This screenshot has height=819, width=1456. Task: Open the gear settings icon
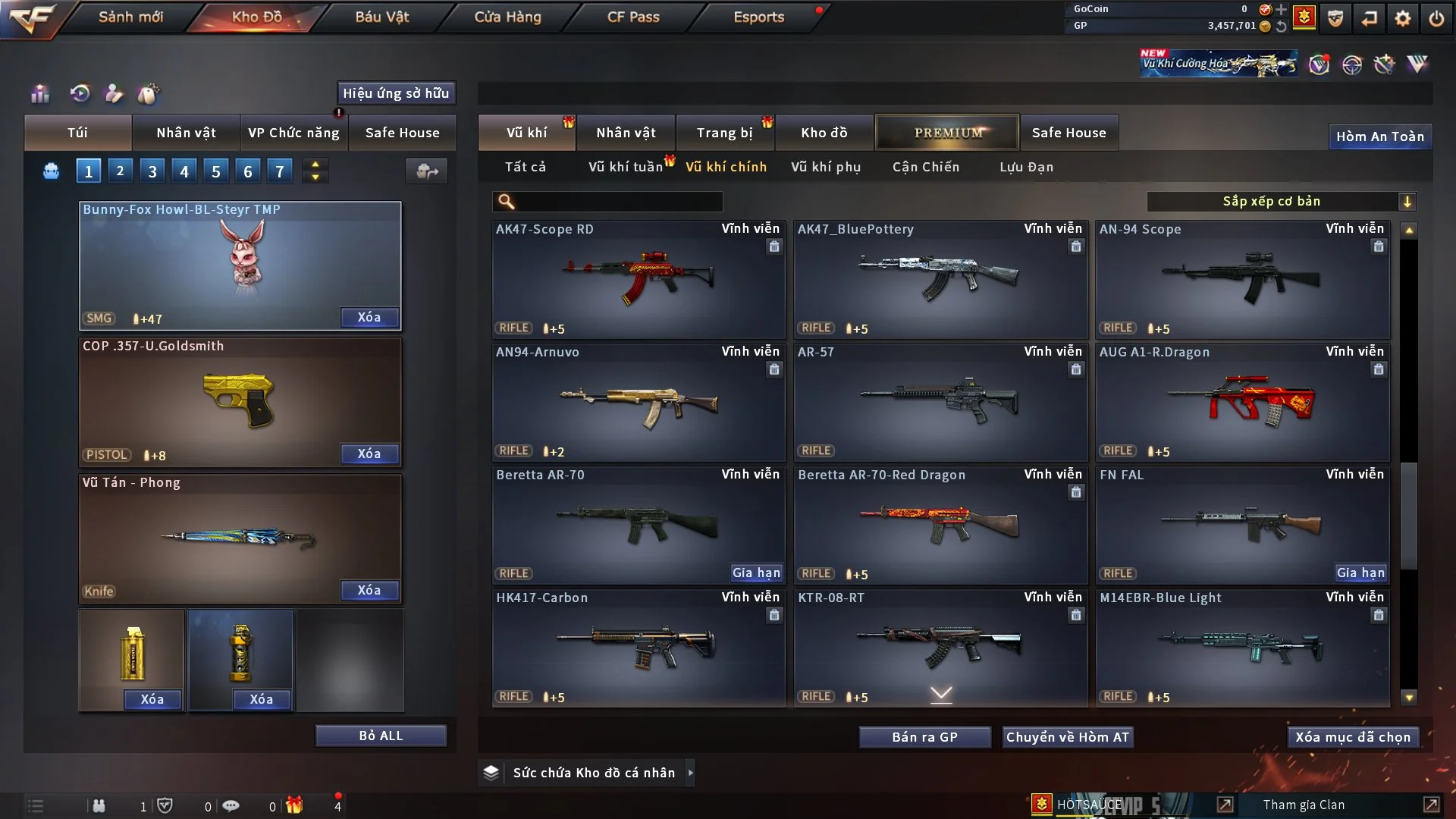[1402, 17]
